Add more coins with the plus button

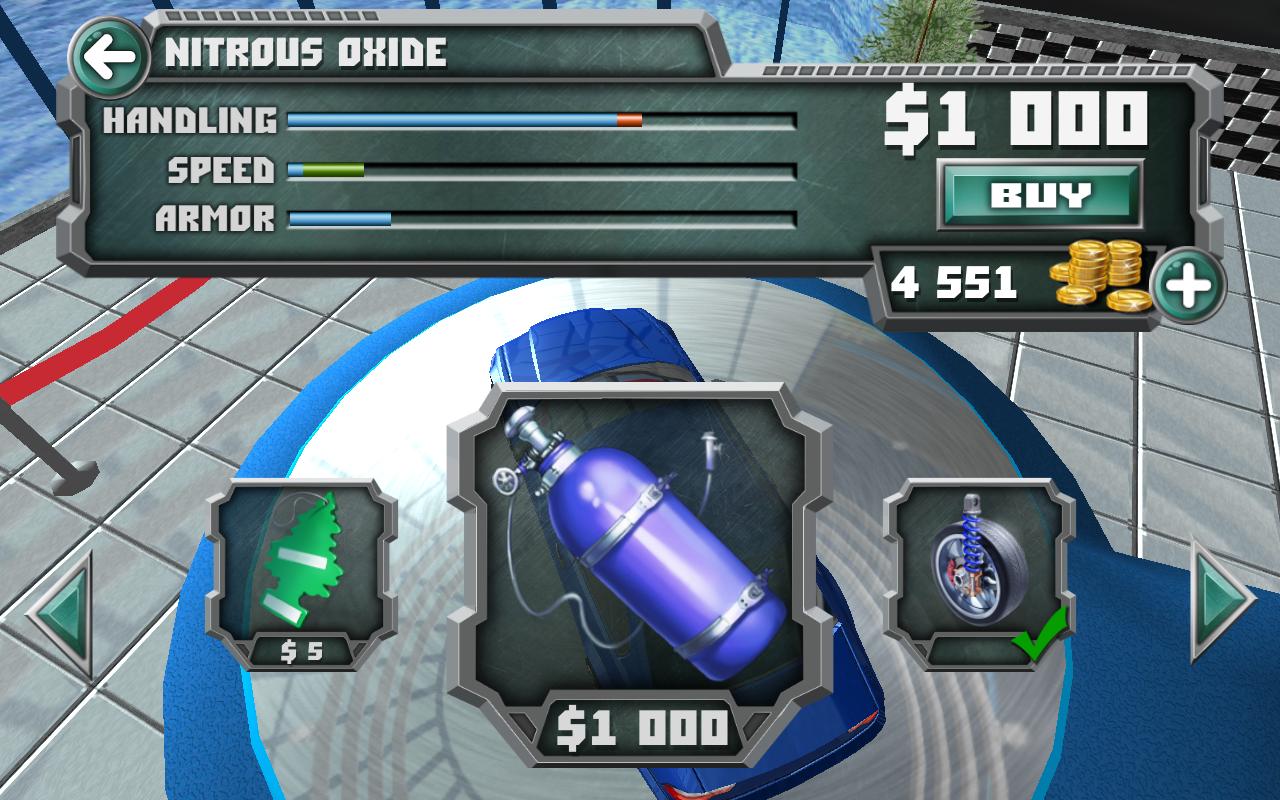click(x=1187, y=286)
